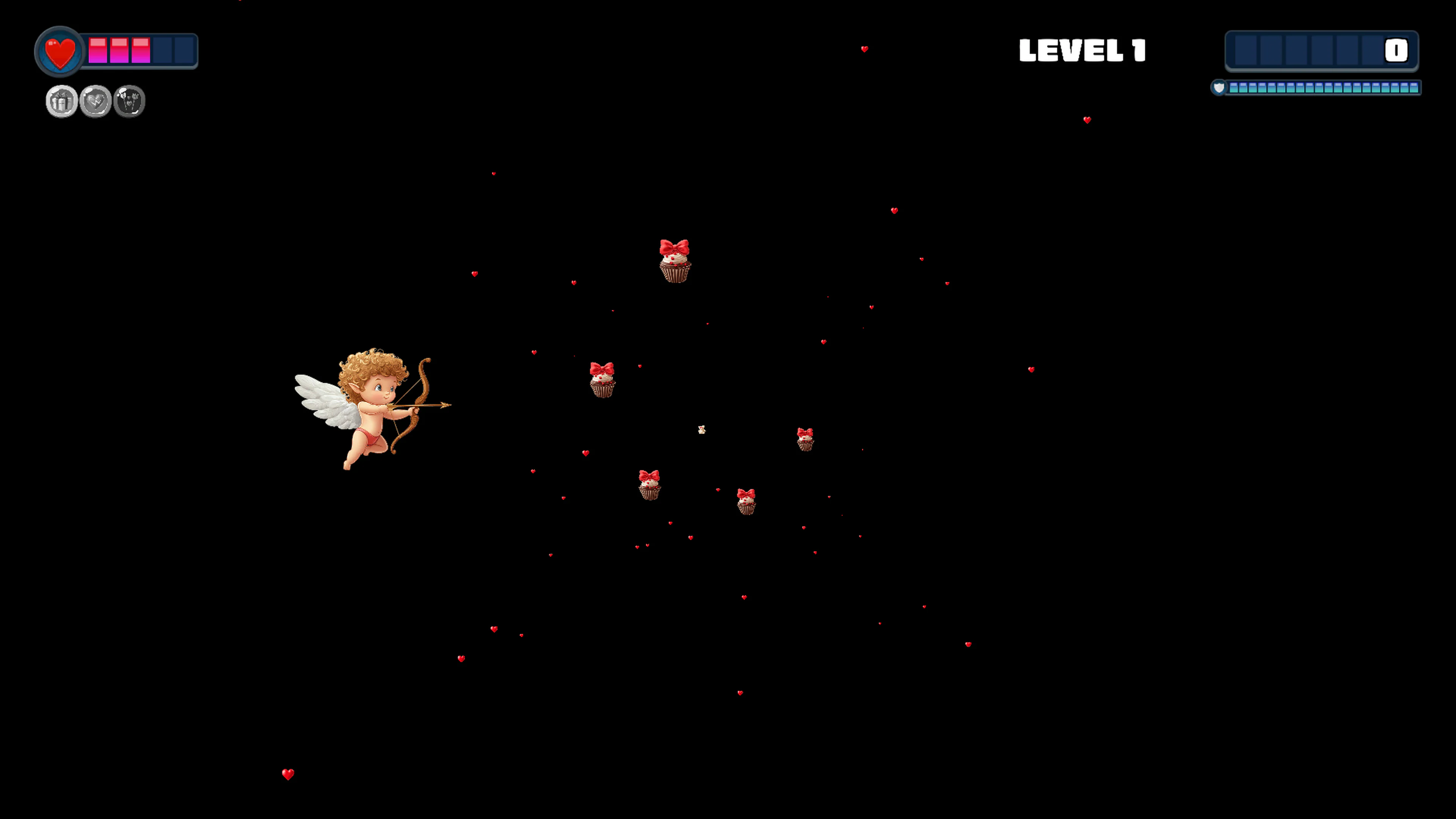This screenshot has width=1456, height=819.
Task: Click the heart near the top right corner
Action: [1088, 119]
